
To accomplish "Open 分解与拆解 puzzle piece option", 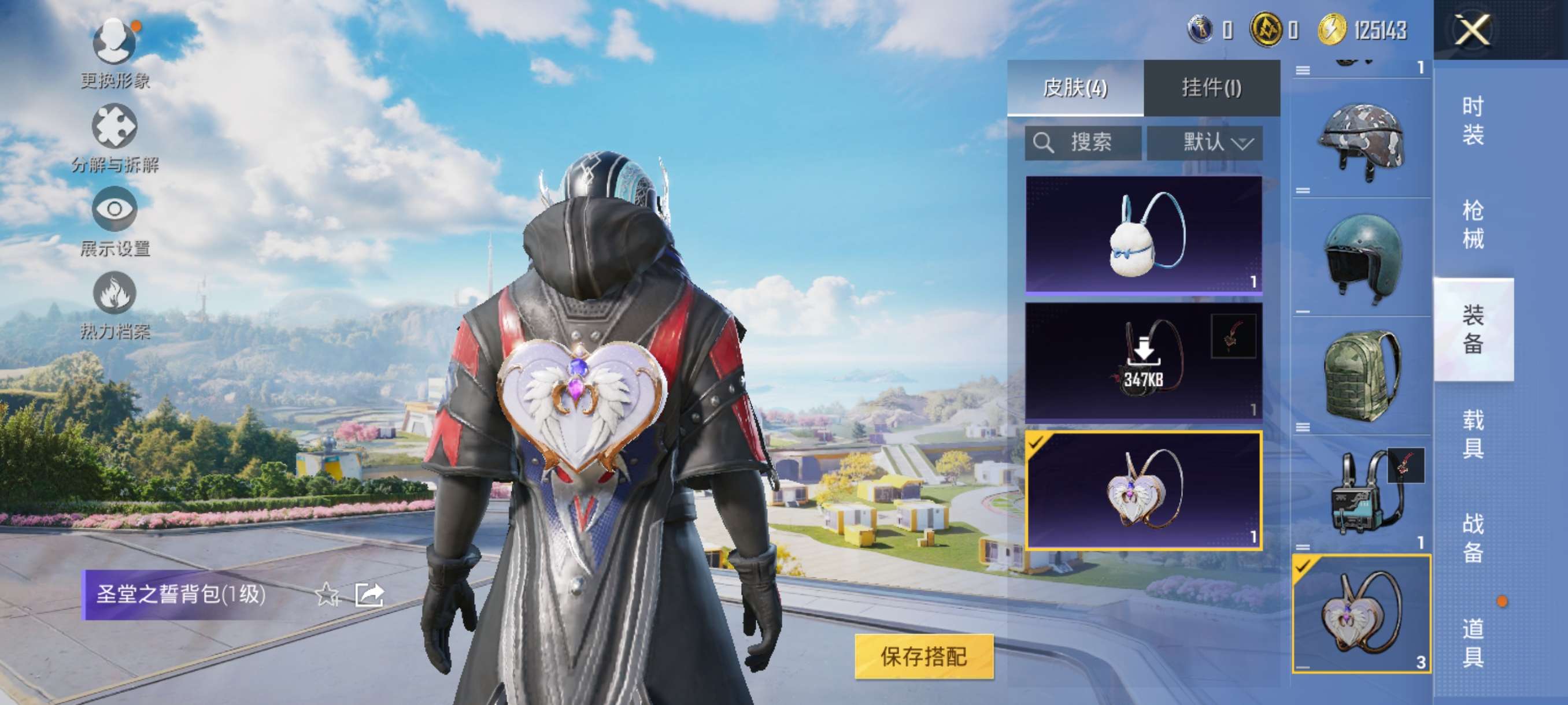I will (x=114, y=137).
